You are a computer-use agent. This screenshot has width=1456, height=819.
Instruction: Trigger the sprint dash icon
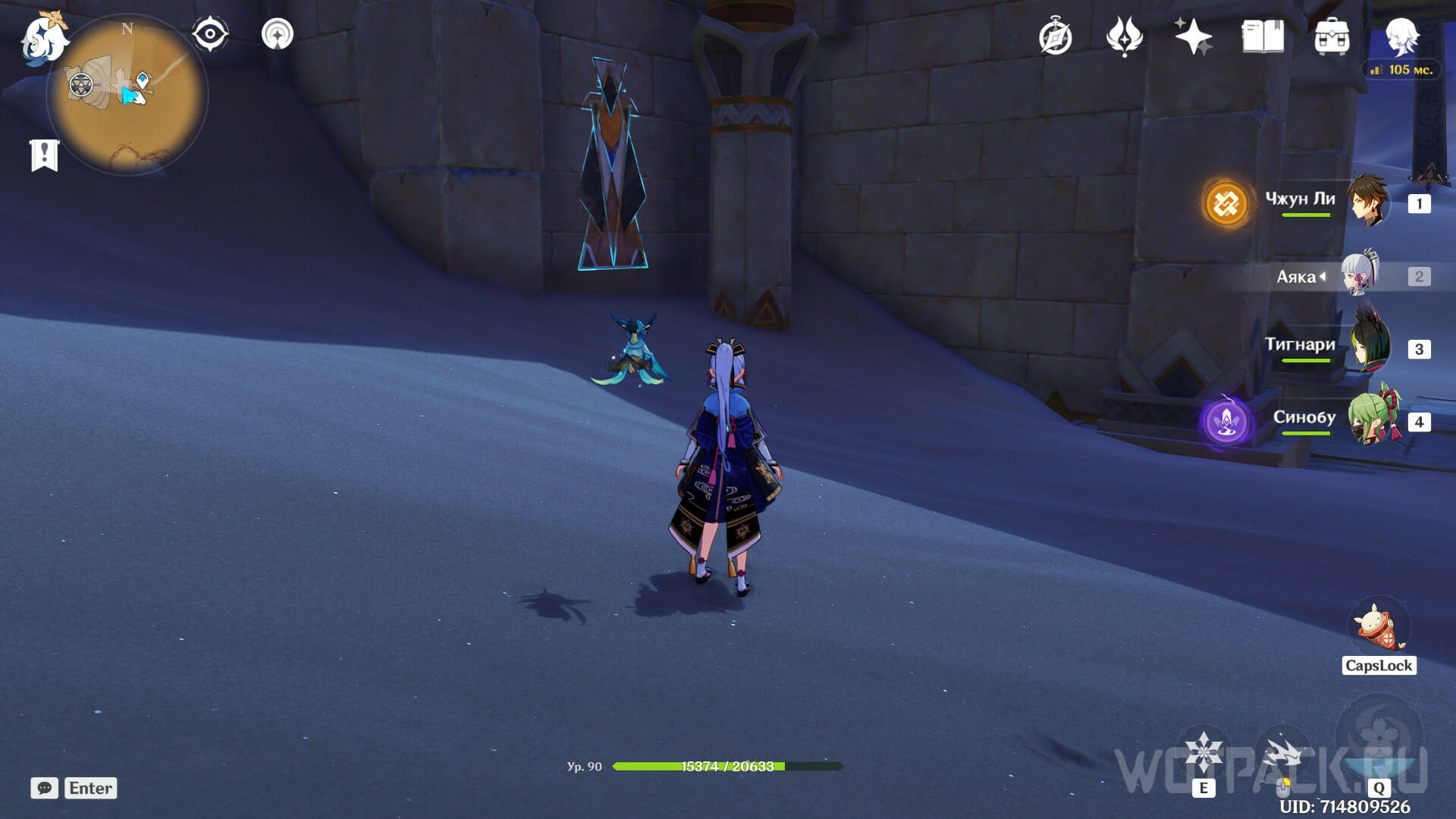(x=1283, y=753)
